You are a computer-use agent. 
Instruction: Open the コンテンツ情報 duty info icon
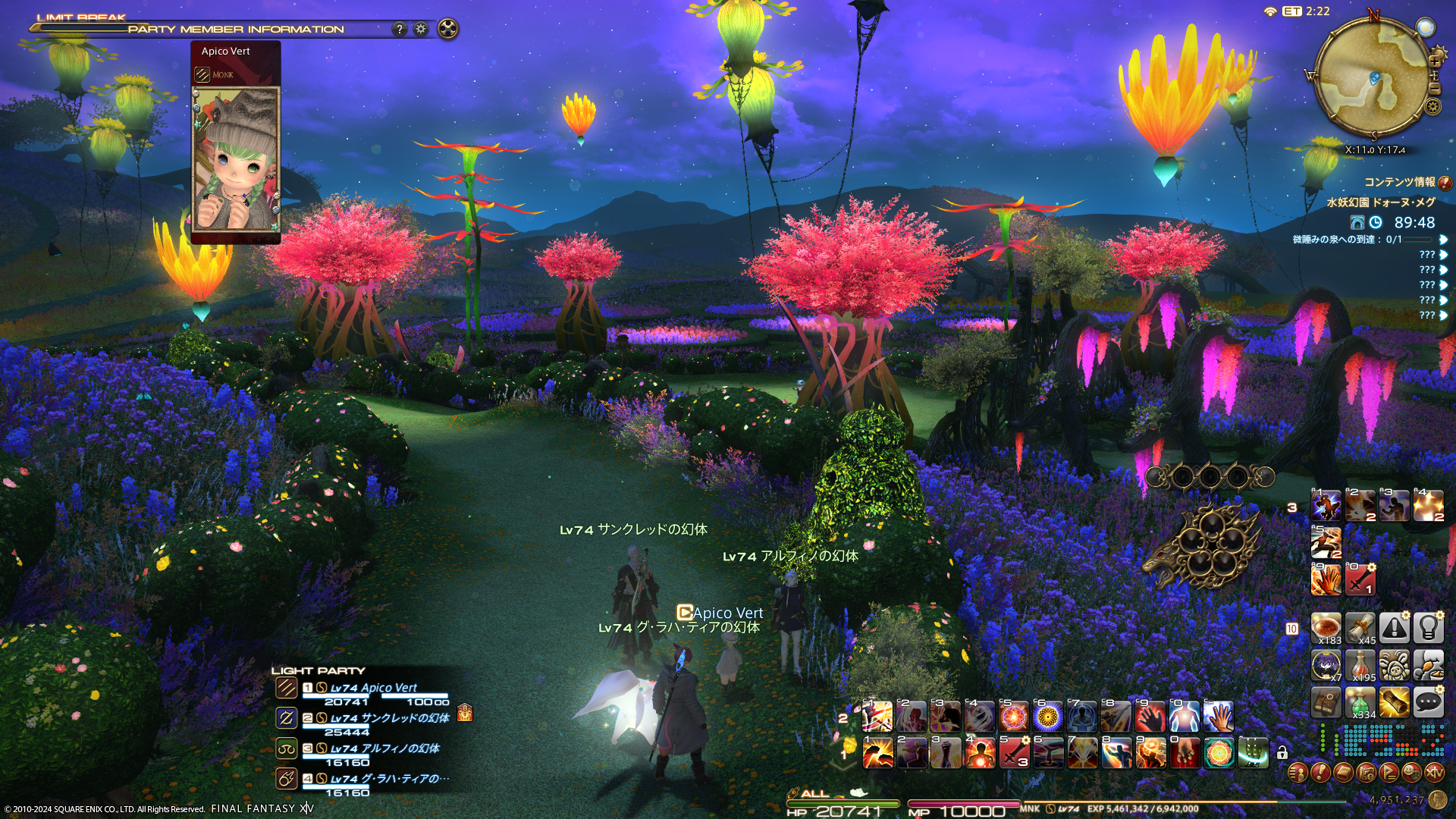pyautogui.click(x=1445, y=183)
